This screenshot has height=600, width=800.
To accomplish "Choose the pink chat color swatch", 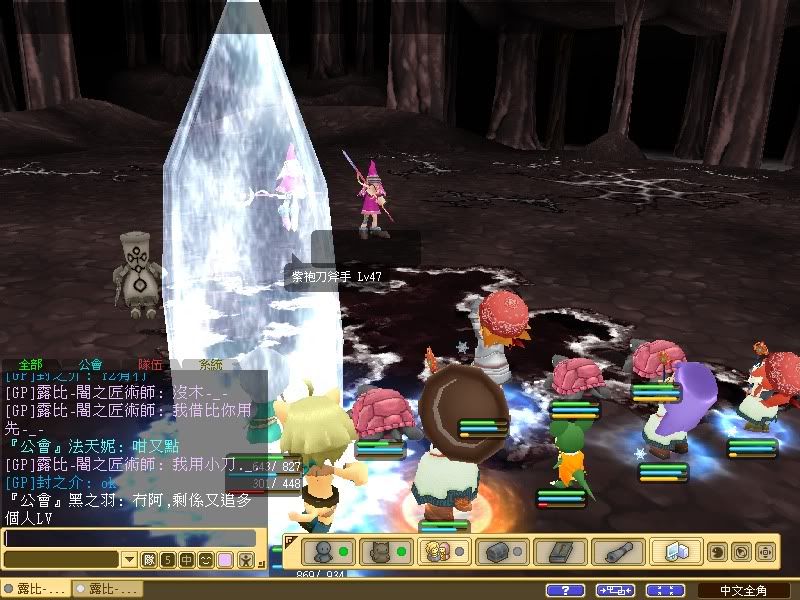I will pos(225,559).
